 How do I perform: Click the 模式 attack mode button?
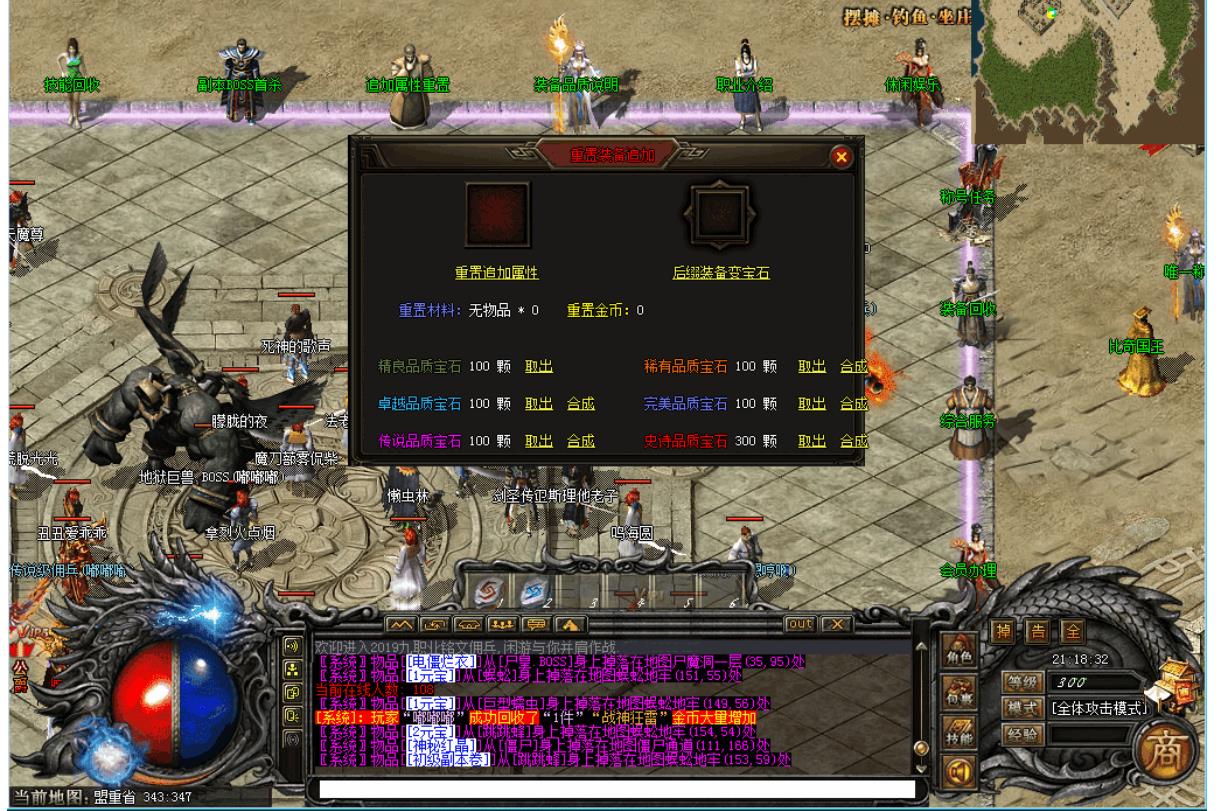tap(1021, 707)
